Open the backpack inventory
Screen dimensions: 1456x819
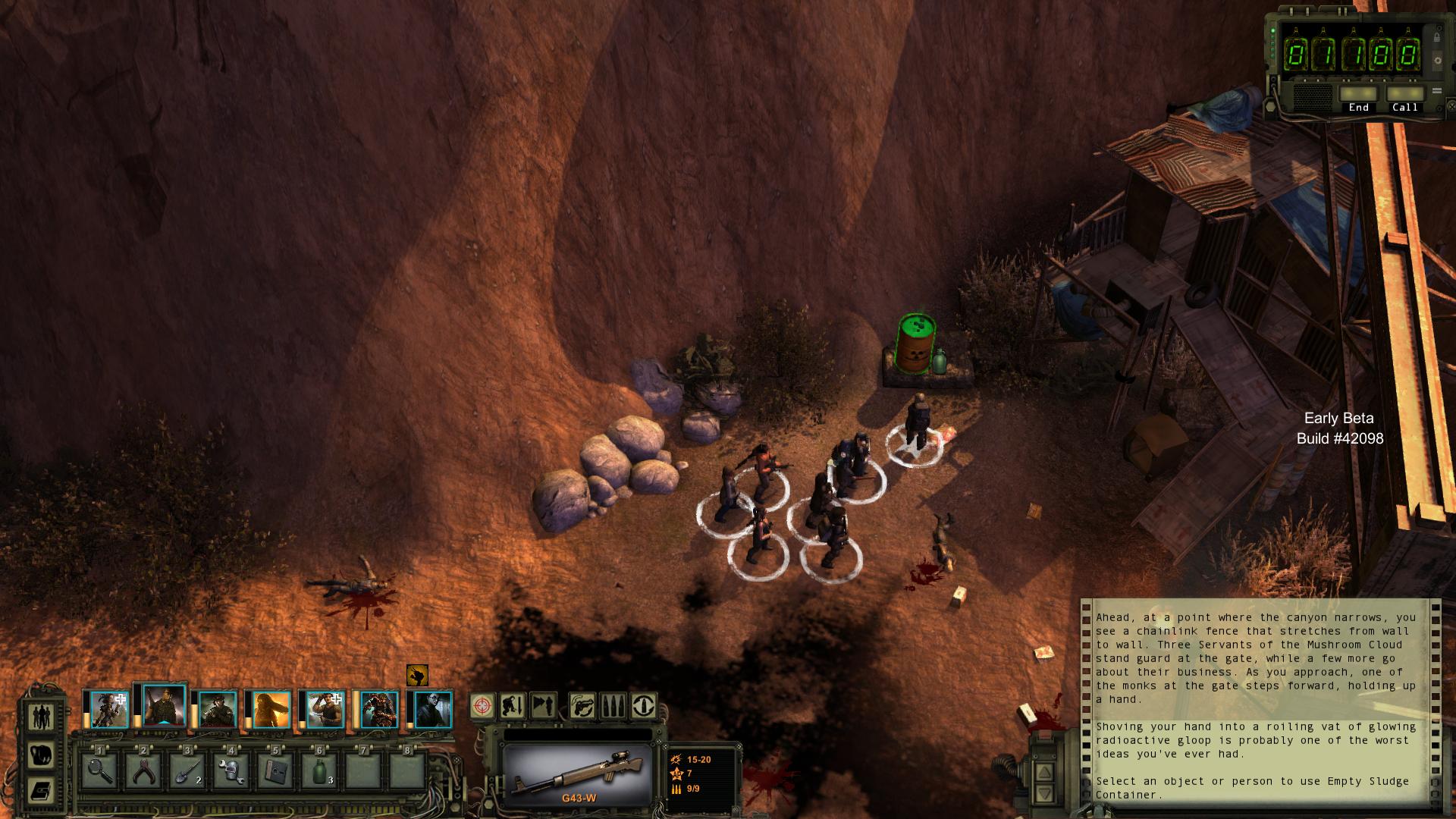click(x=40, y=755)
